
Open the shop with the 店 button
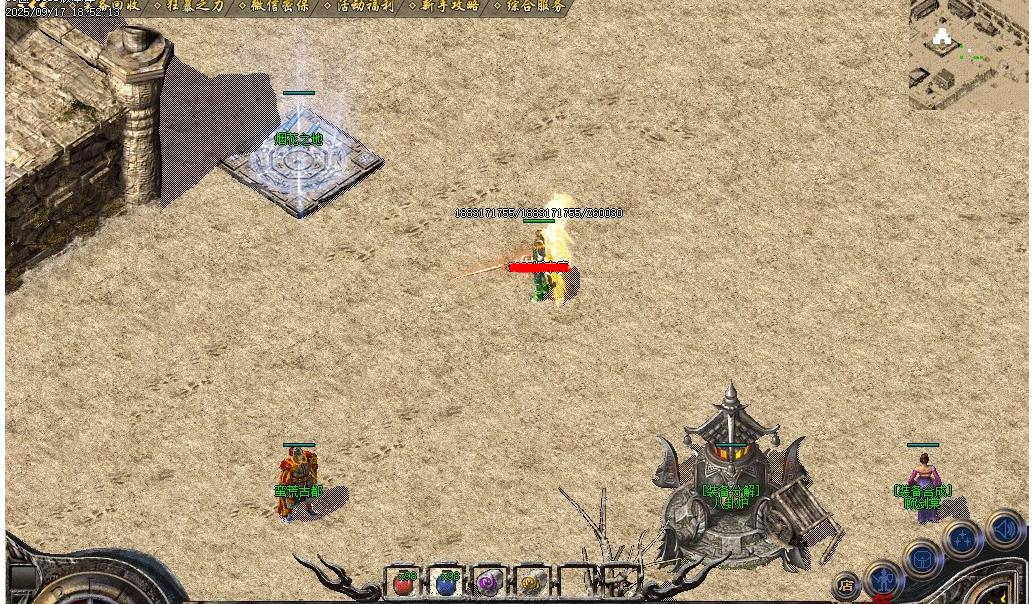tap(846, 585)
